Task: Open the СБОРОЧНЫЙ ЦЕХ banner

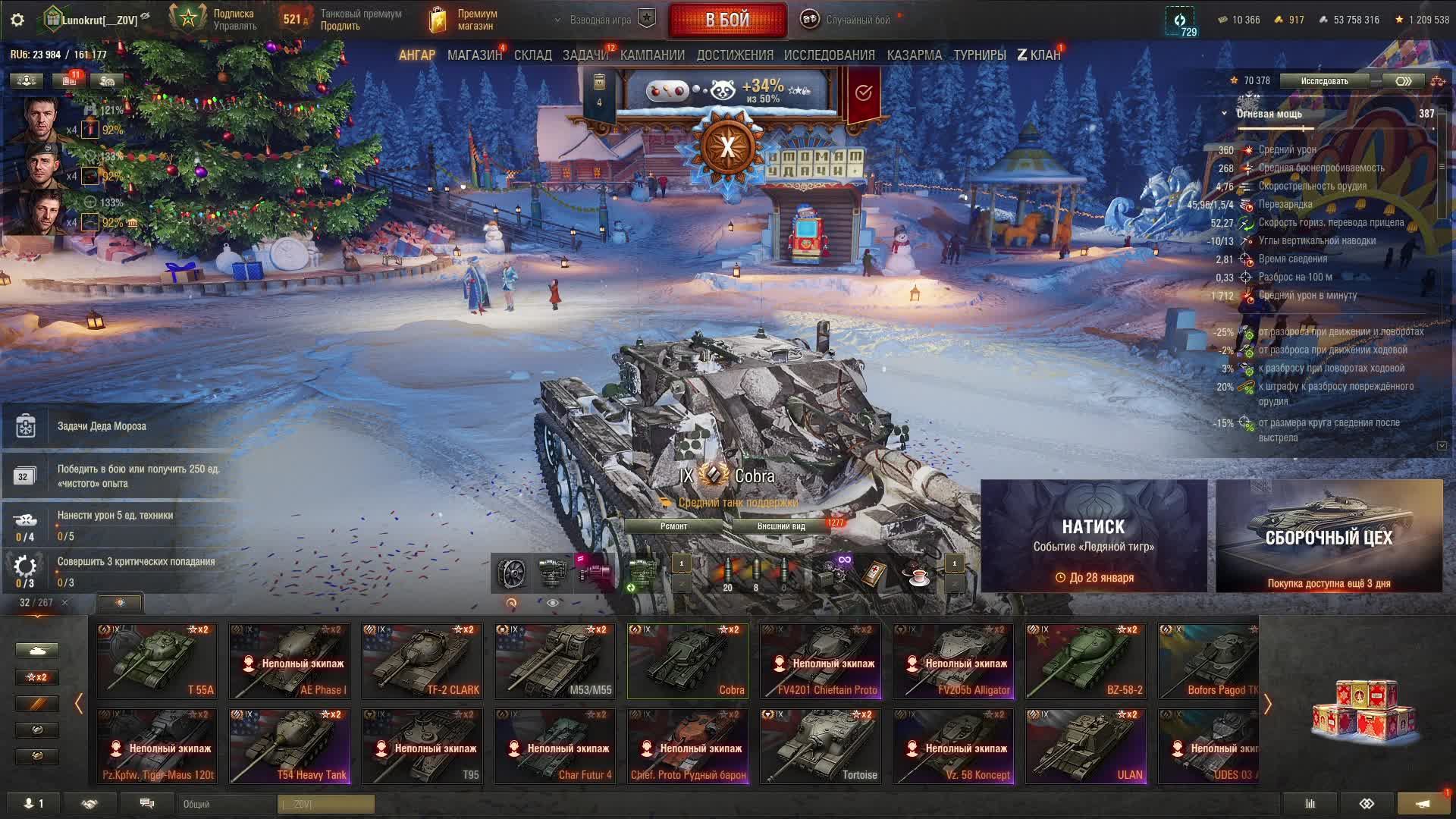Action: coord(1329,535)
